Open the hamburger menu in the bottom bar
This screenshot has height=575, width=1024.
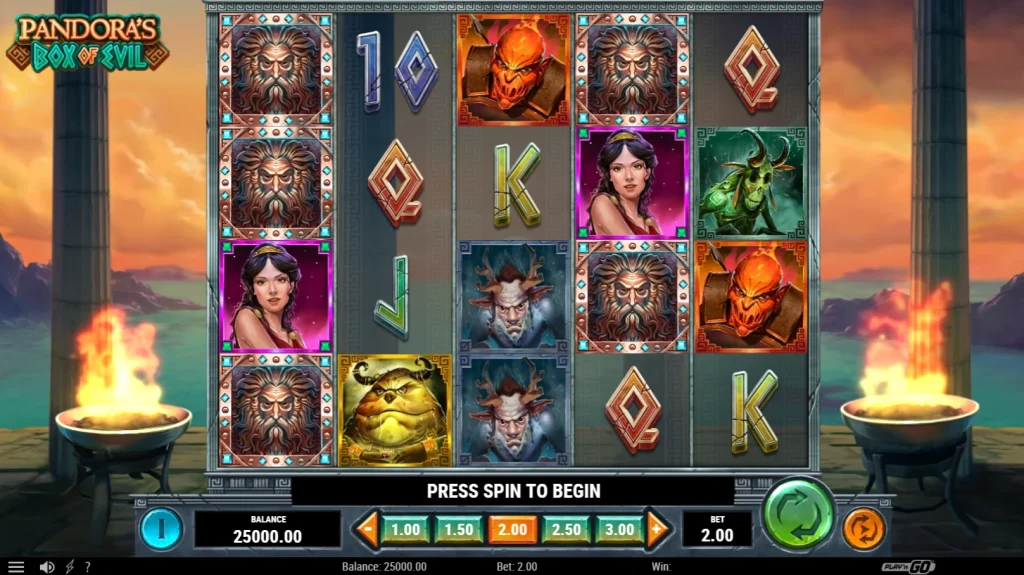pos(16,567)
